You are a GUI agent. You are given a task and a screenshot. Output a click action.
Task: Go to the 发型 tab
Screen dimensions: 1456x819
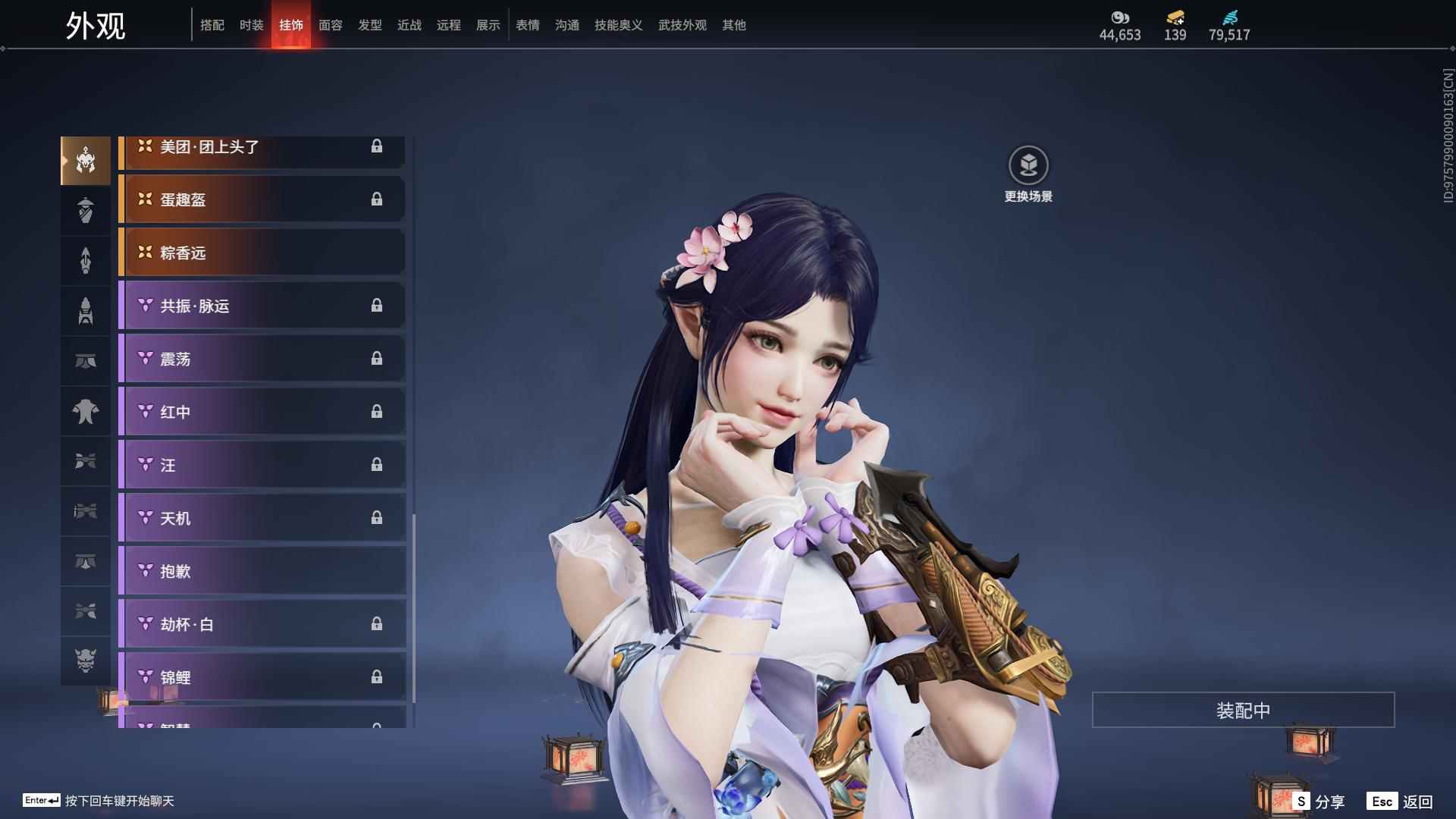[370, 25]
